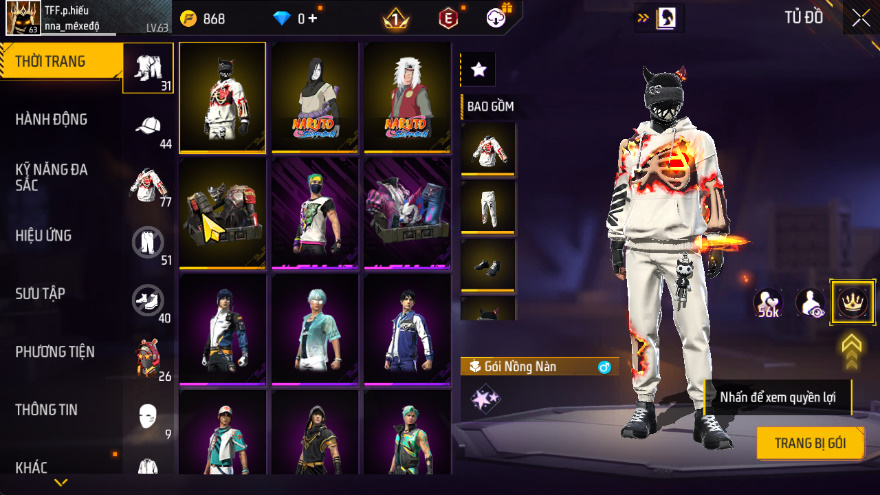This screenshot has width=880, height=495.
Task: Open the Hiệu Ứng section
Action: pyautogui.click(x=43, y=236)
